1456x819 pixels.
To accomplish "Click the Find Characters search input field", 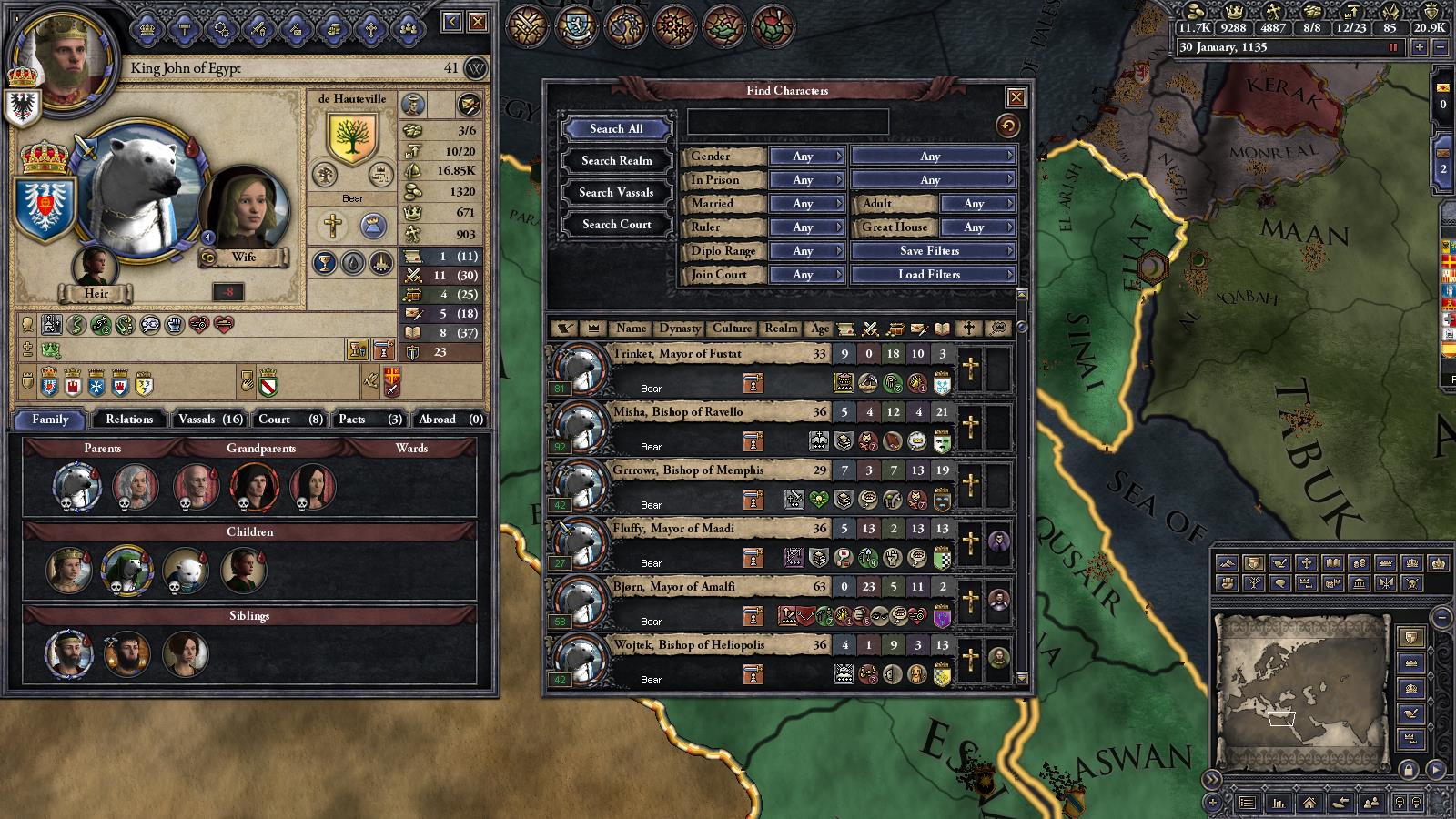I will point(787,119).
